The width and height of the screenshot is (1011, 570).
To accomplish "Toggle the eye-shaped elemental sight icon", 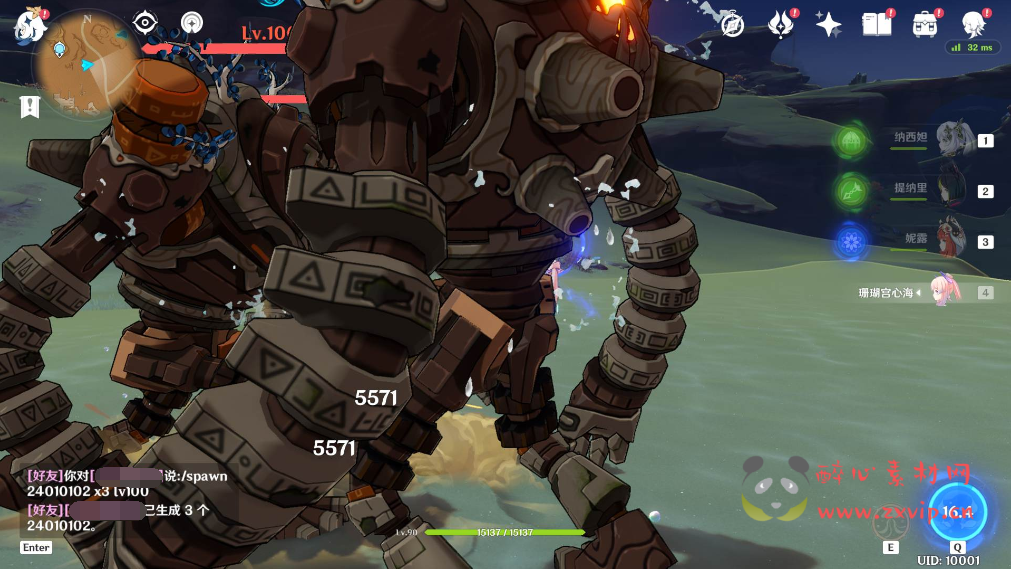I will click(146, 23).
